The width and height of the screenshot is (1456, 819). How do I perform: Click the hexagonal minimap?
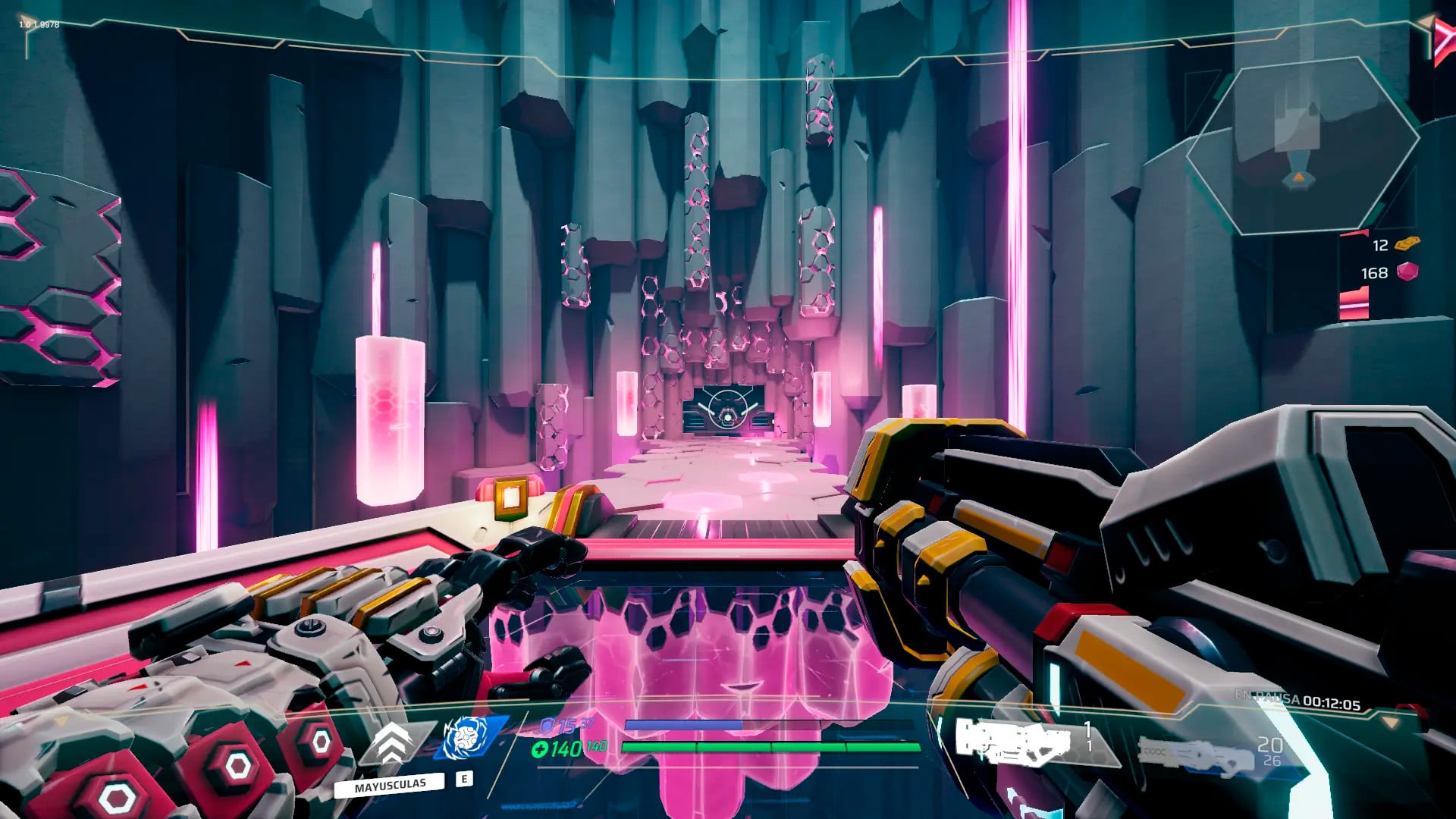[x=1301, y=144]
